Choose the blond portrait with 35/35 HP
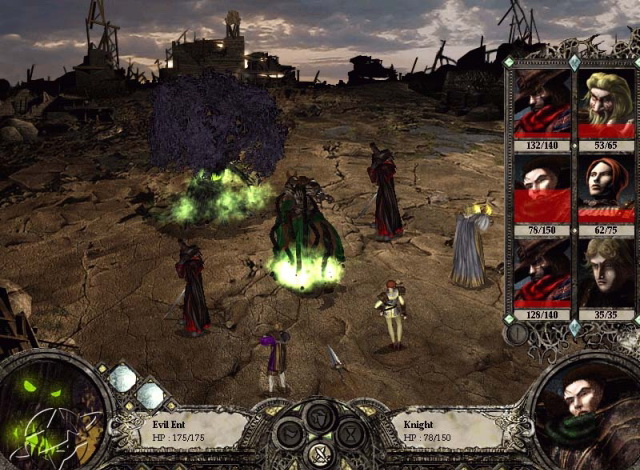 pyautogui.click(x=606, y=272)
